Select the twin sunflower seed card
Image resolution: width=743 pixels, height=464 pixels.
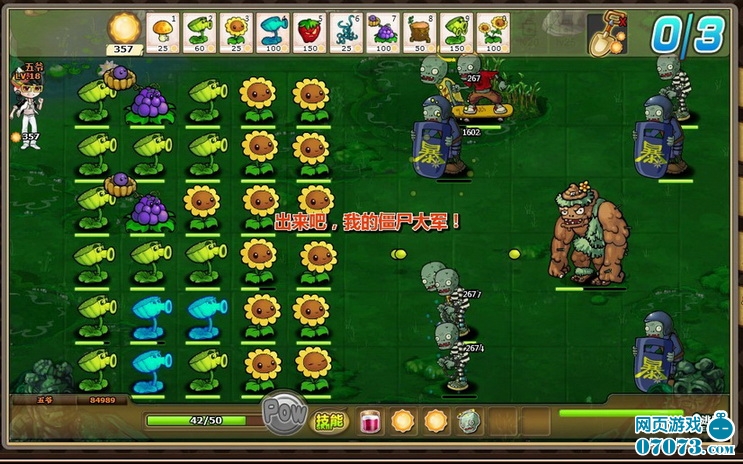coord(491,31)
